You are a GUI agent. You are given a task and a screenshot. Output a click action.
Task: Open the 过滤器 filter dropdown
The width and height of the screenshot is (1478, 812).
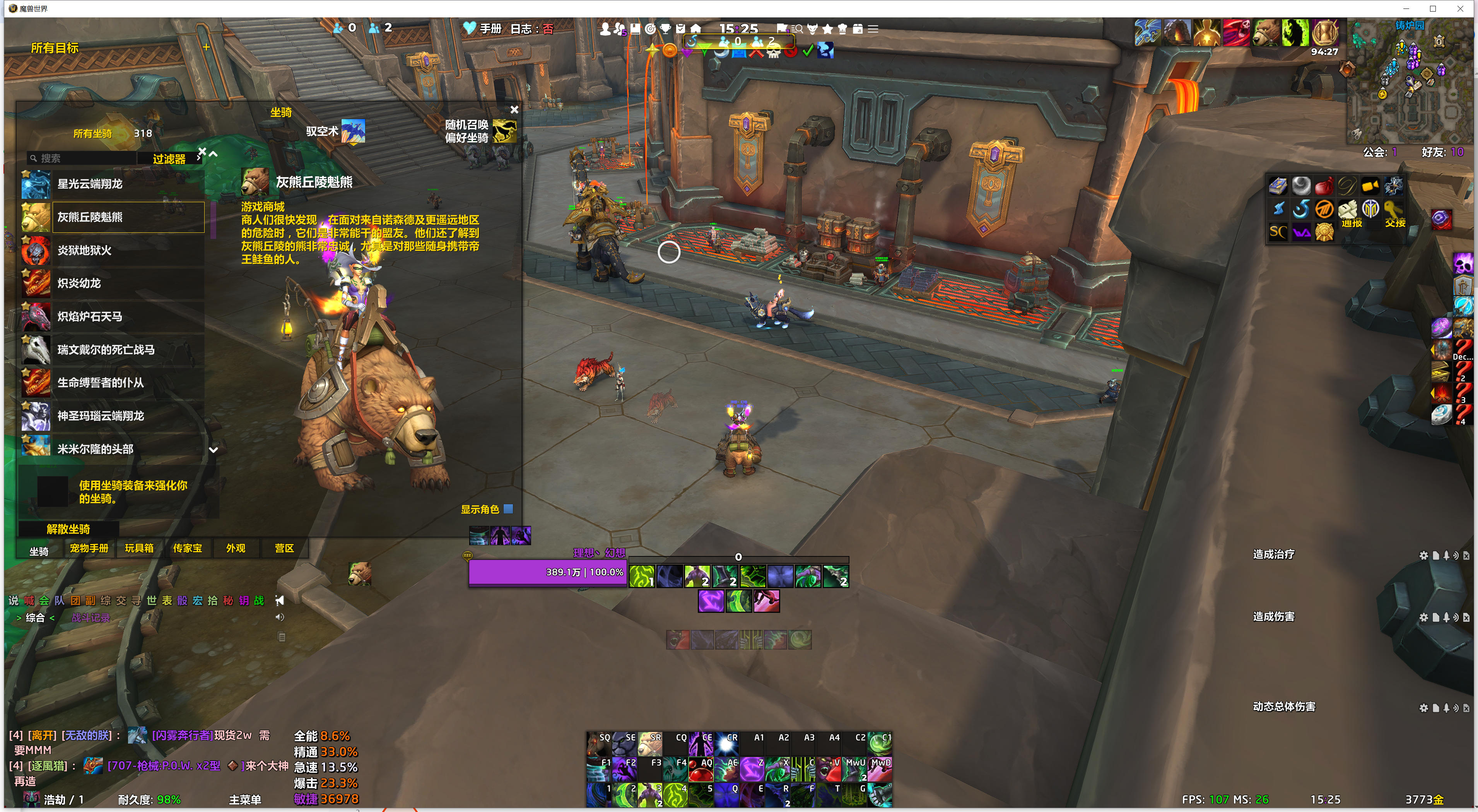[x=169, y=159]
